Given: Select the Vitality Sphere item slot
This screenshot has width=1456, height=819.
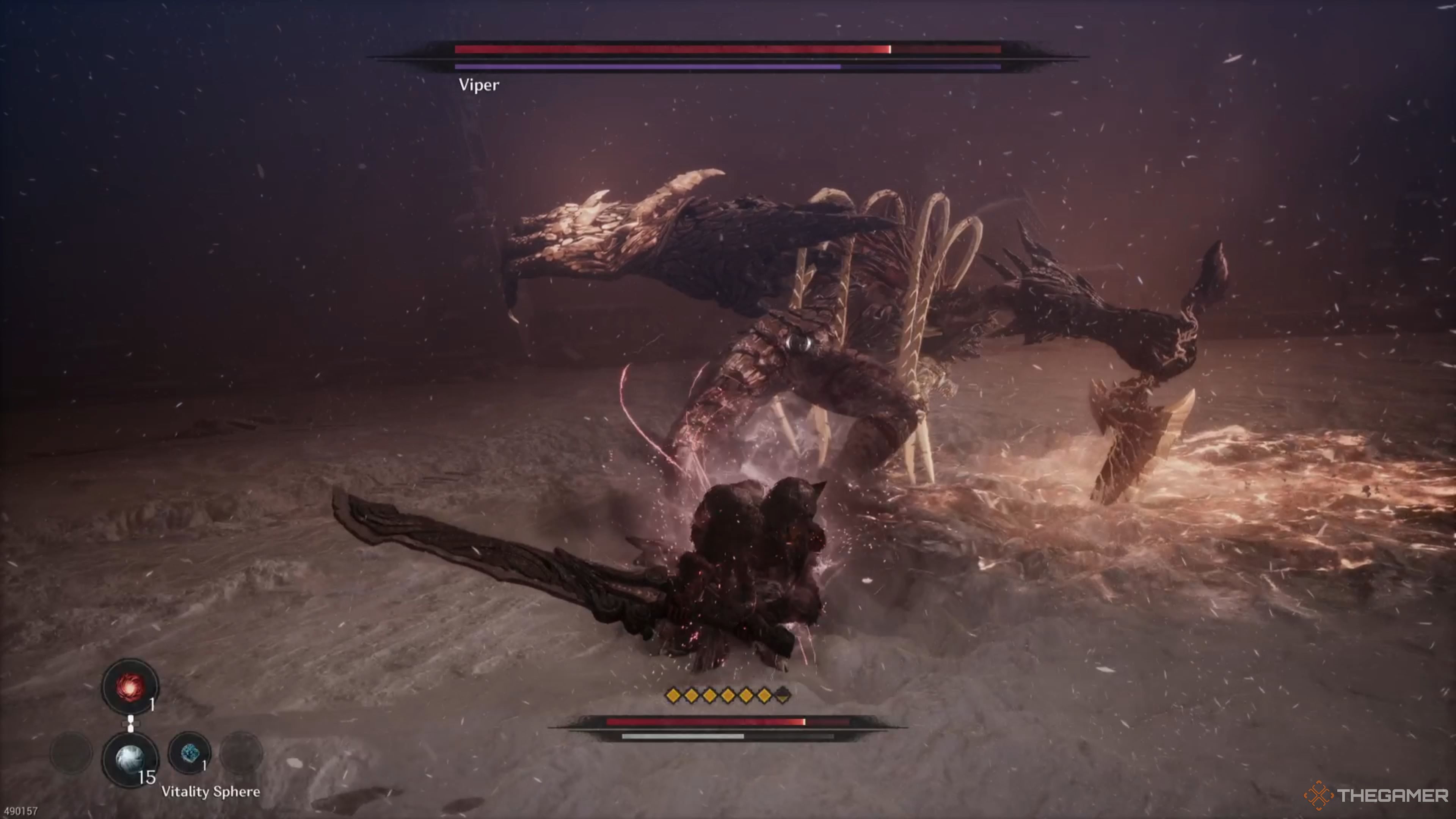Looking at the screenshot, I should coord(130,758).
